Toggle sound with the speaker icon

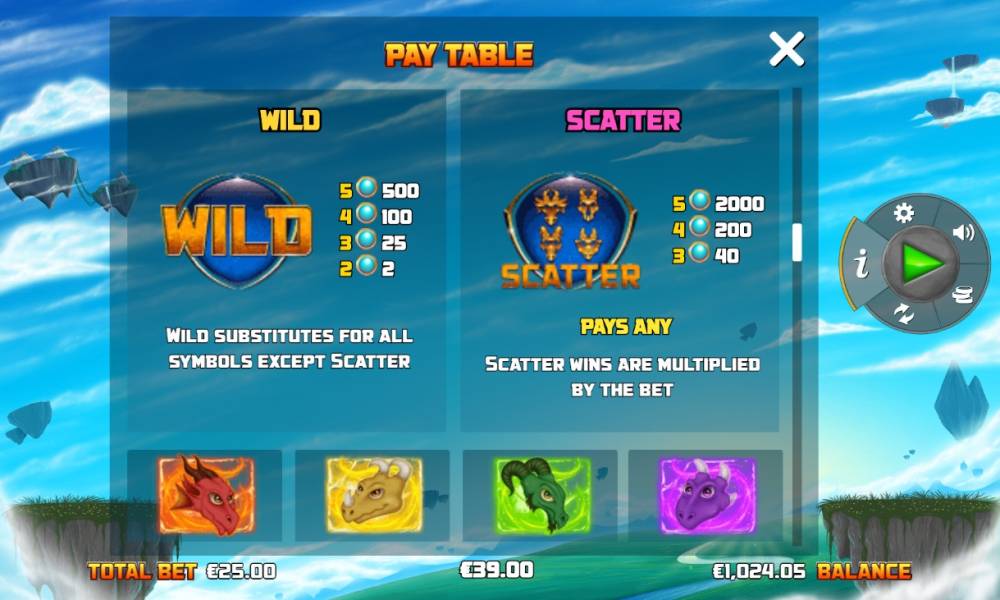pos(963,233)
